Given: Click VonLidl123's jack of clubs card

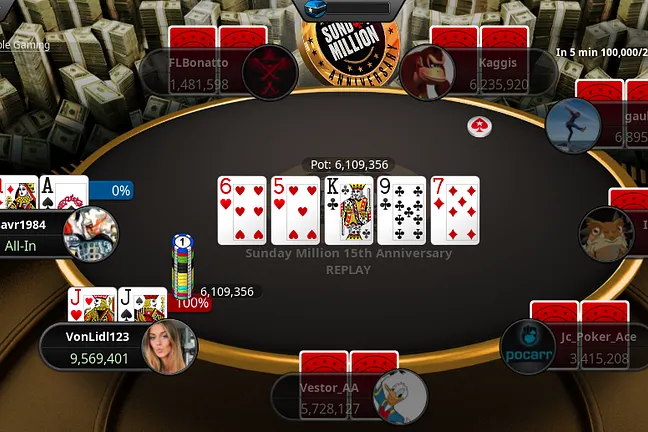Looking at the screenshot, I should pyautogui.click(x=142, y=304).
